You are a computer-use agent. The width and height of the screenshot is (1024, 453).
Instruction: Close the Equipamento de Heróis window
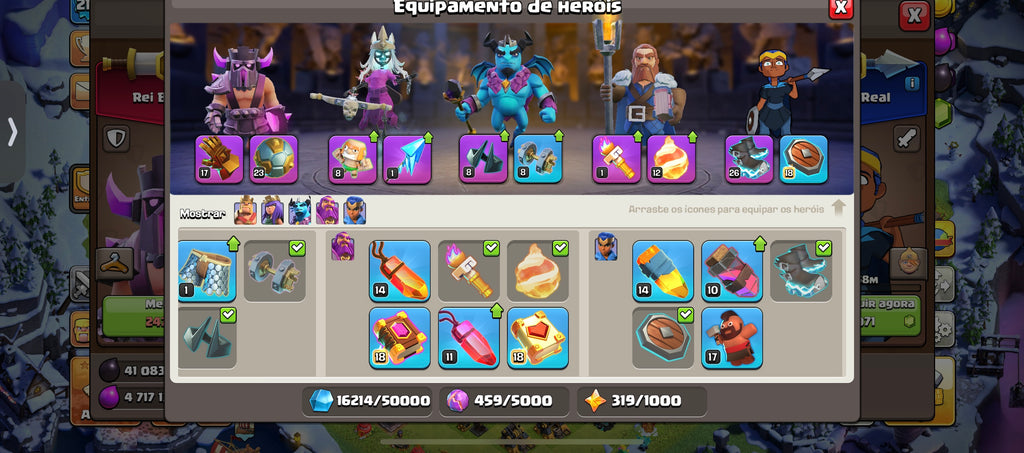[841, 7]
